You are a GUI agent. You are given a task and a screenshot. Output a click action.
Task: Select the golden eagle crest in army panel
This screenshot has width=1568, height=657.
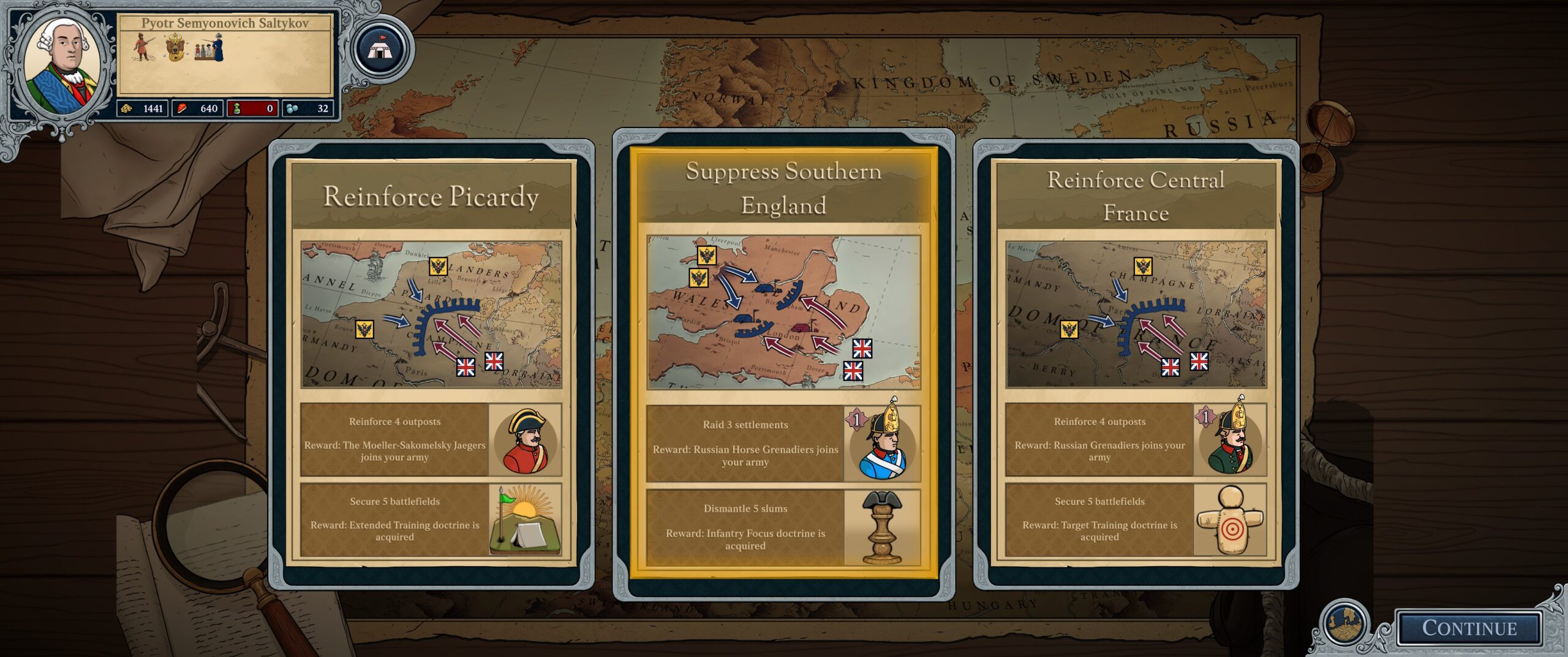coord(176,48)
